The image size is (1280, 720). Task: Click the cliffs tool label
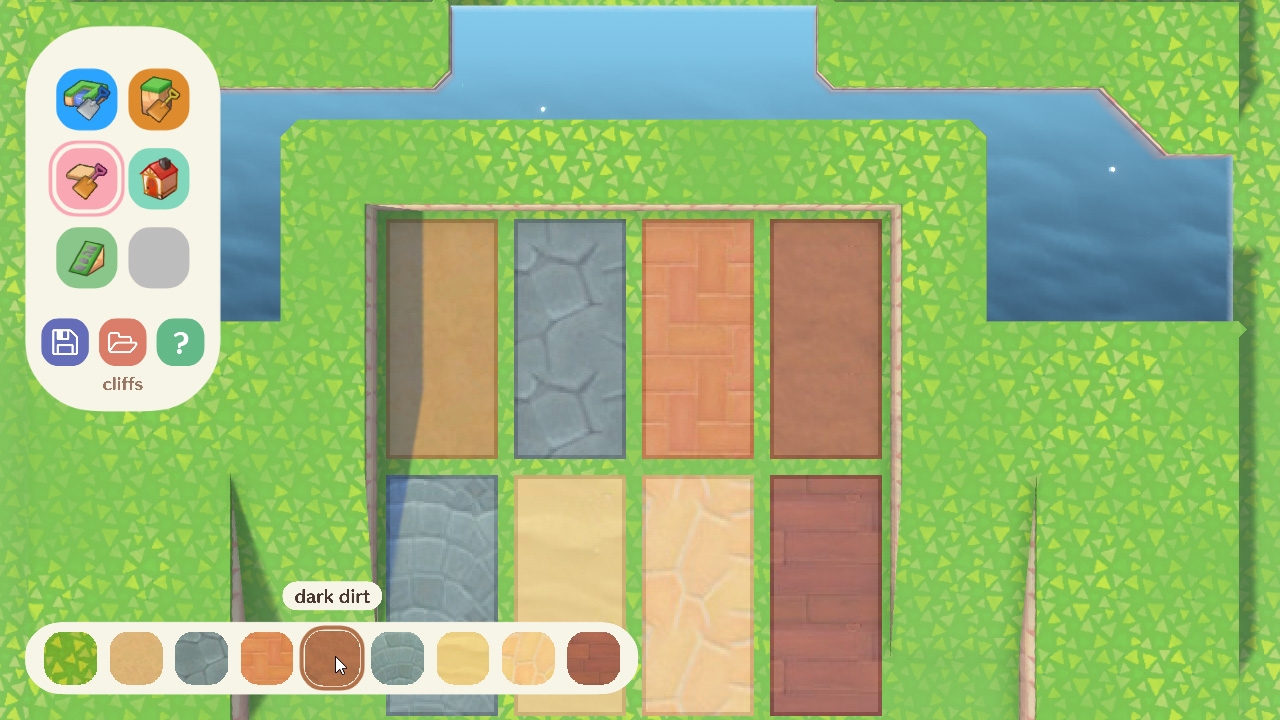[122, 384]
